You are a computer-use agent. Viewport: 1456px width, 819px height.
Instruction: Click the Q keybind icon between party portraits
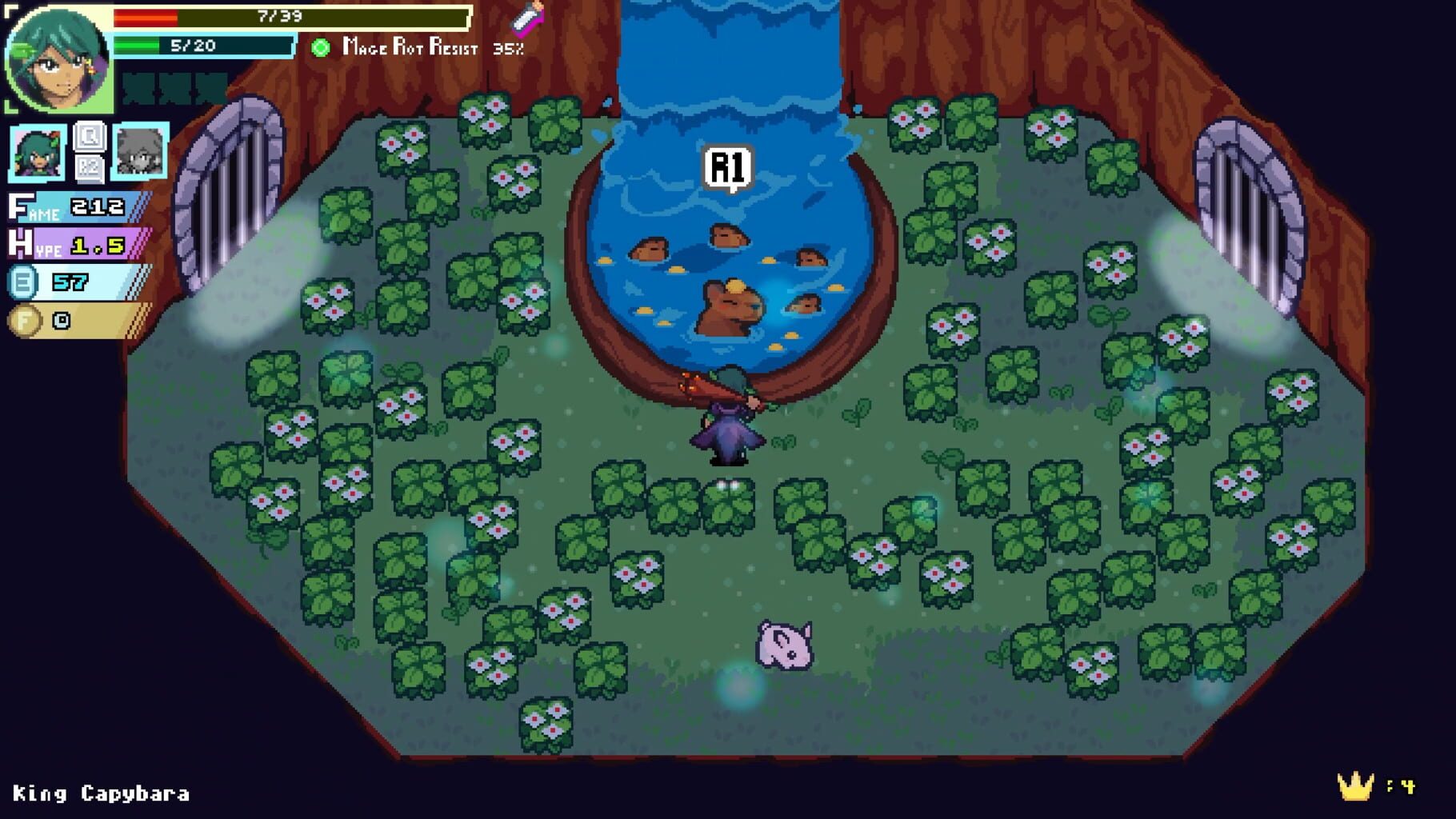[x=90, y=137]
